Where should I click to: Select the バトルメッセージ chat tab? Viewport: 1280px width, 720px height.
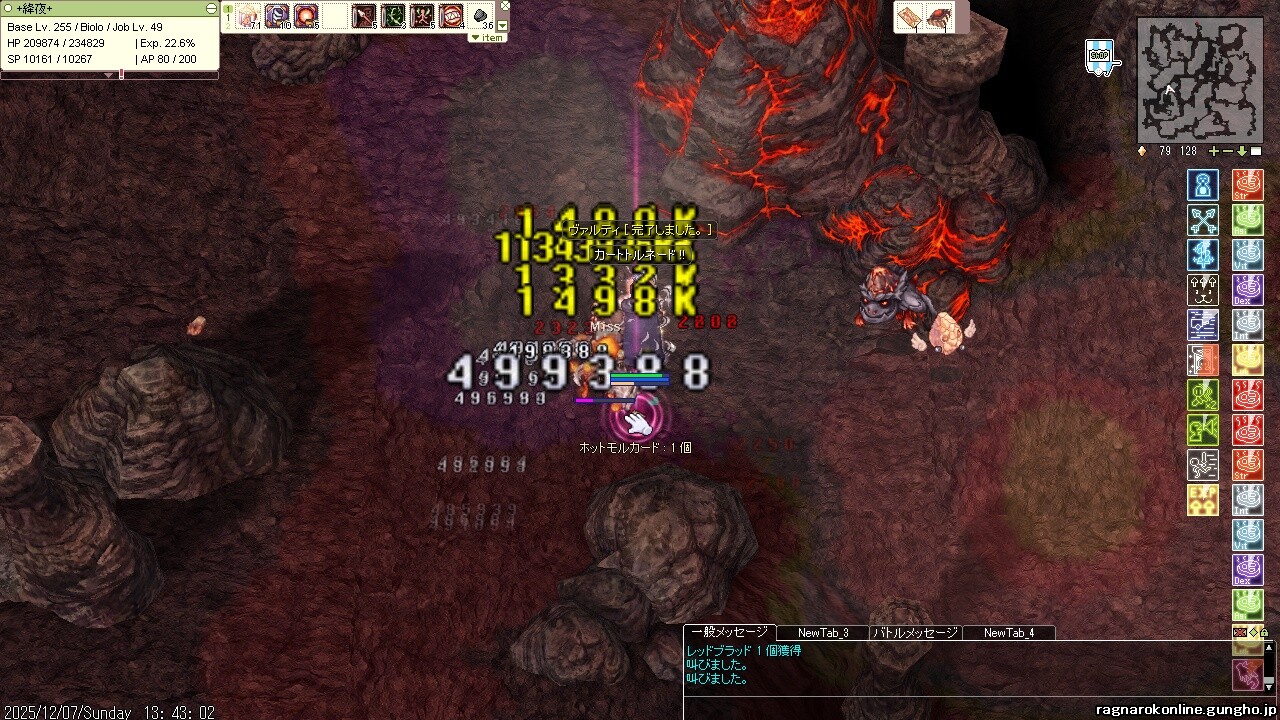click(916, 633)
